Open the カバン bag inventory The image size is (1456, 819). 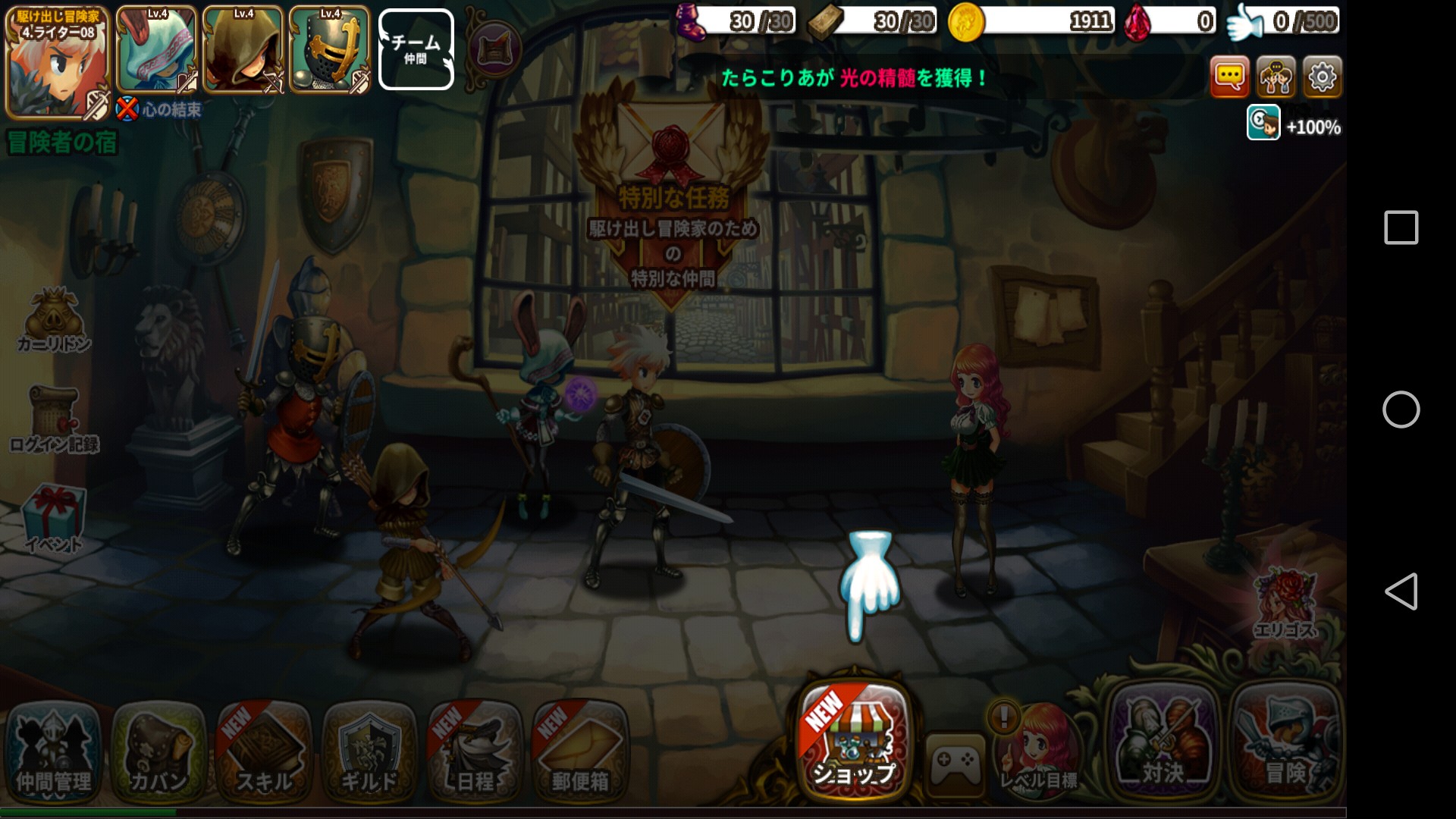coord(158,751)
